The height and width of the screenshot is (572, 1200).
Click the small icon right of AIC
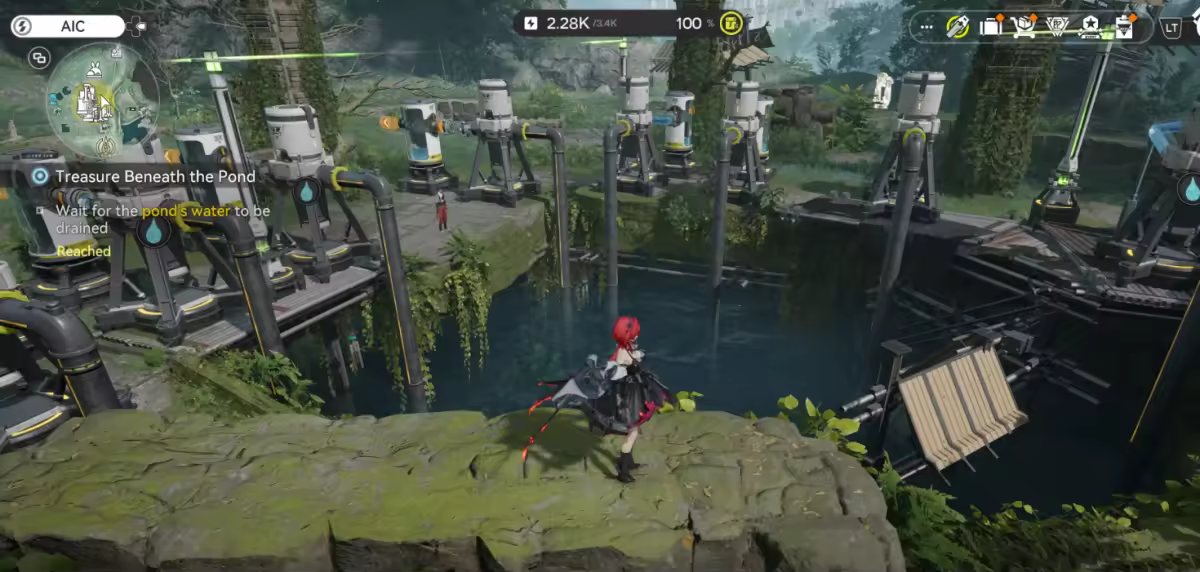pyautogui.click(x=135, y=26)
